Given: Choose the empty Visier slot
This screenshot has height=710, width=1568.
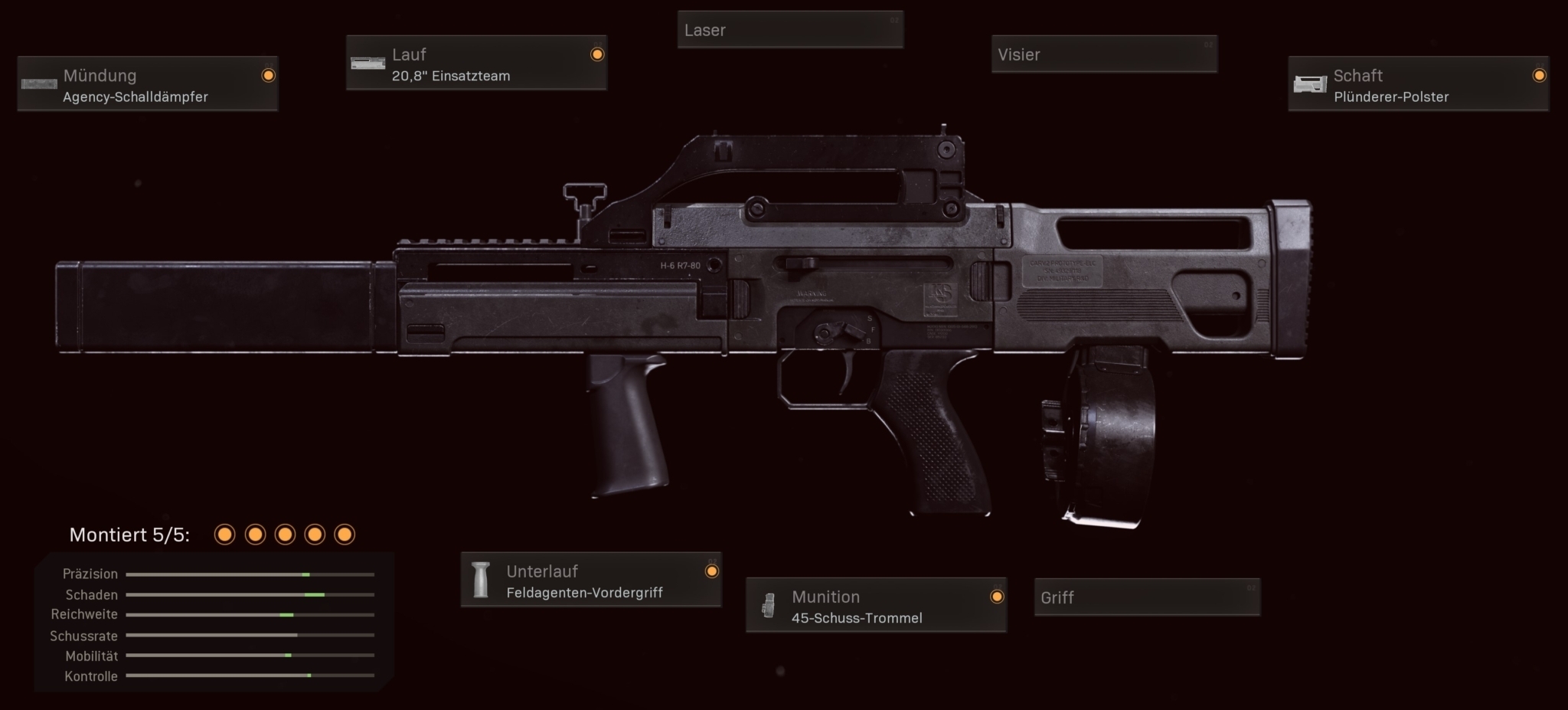Looking at the screenshot, I should tap(1104, 55).
